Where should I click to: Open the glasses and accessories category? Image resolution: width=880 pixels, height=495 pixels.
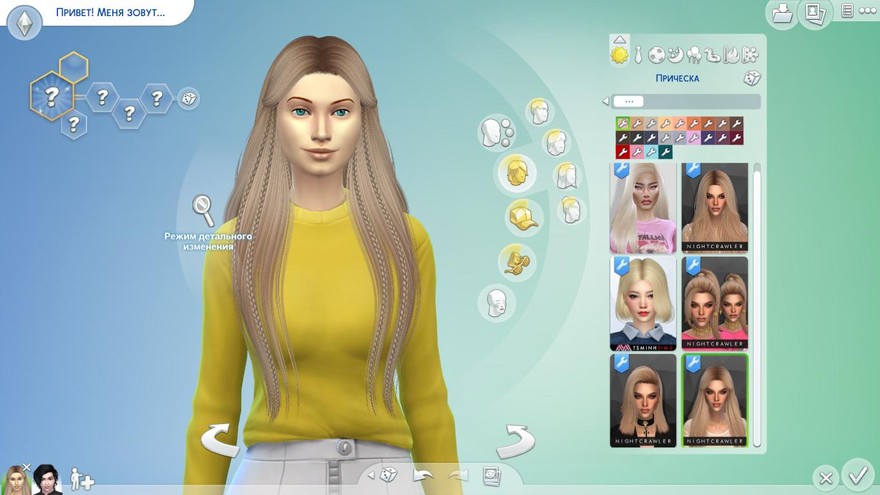[x=517, y=261]
